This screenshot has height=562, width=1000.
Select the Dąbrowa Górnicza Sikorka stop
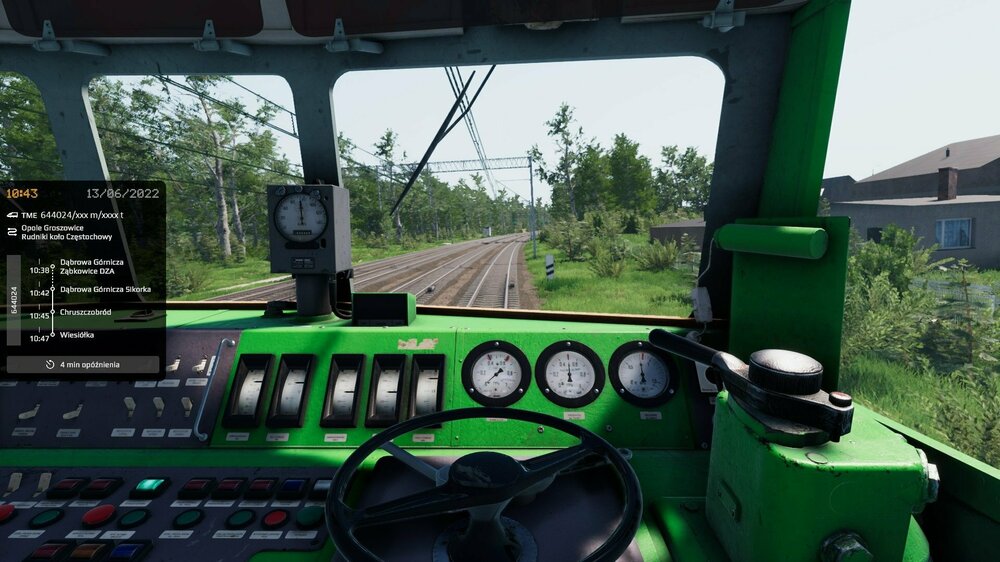coord(105,289)
